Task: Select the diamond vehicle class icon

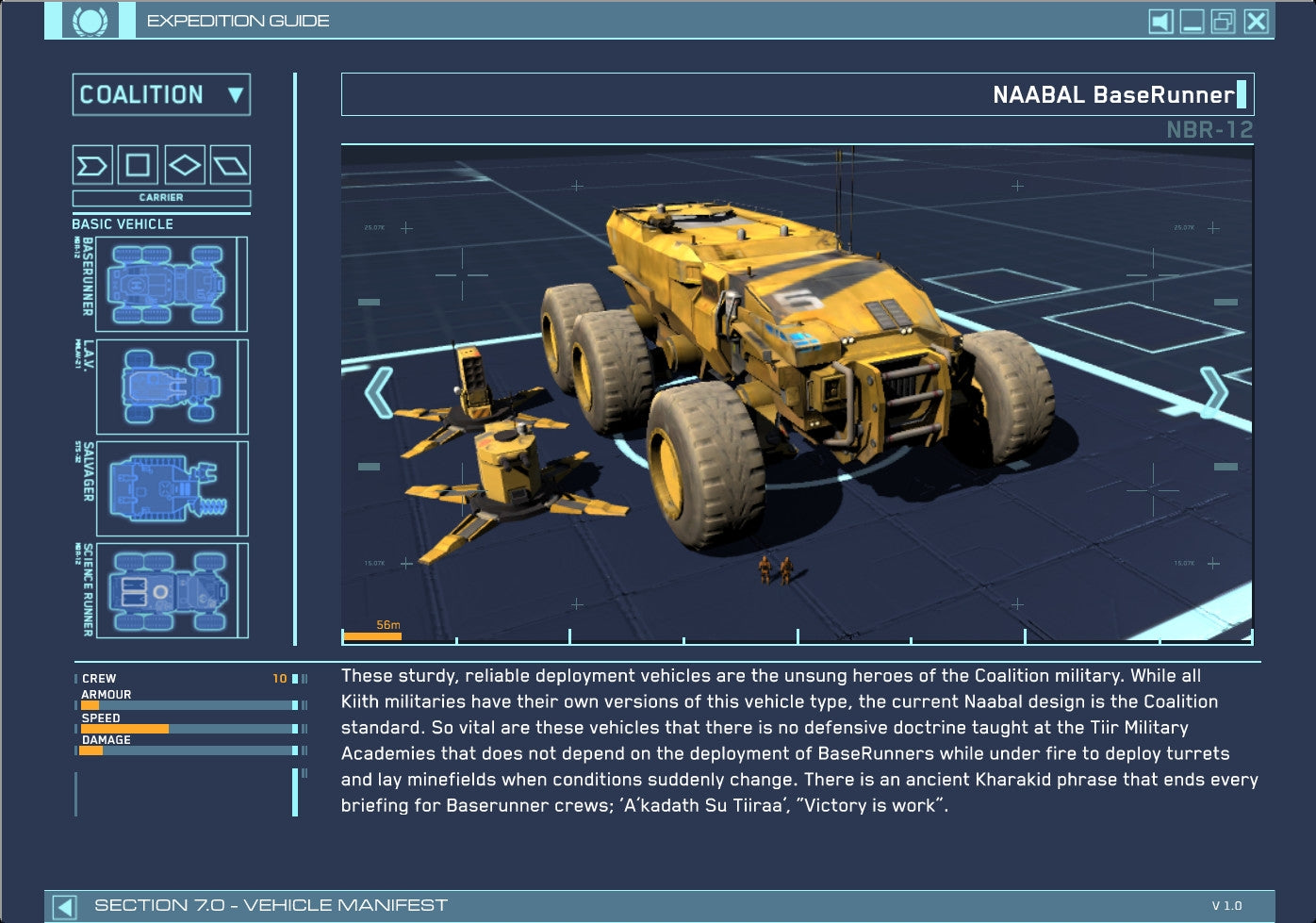Action: 183,166
